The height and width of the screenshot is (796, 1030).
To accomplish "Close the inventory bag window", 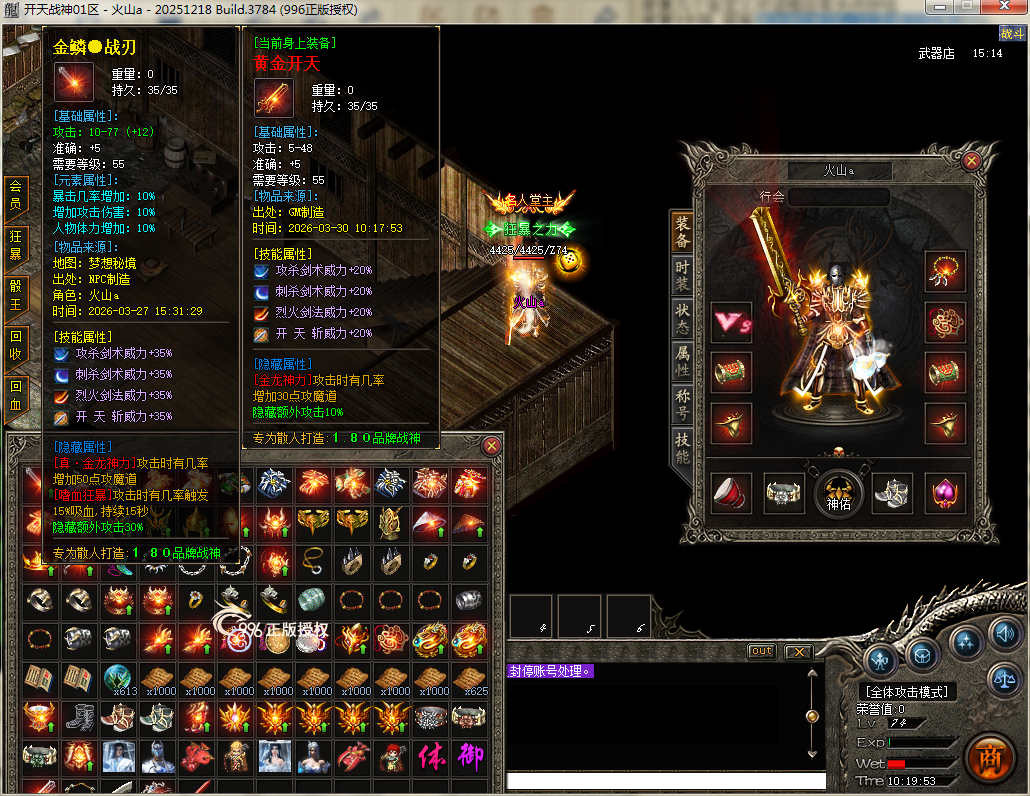I will tap(491, 446).
